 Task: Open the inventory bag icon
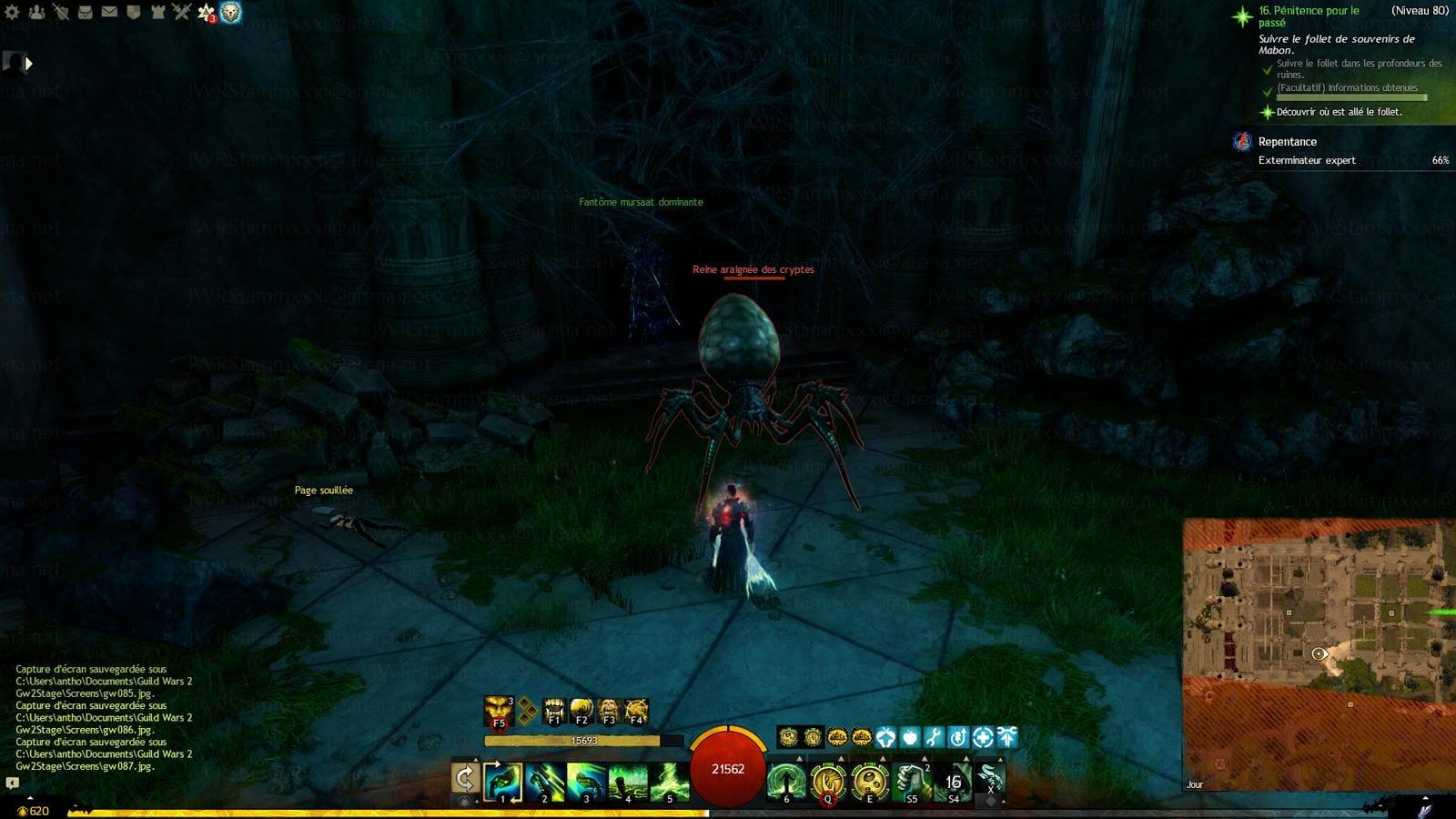pyautogui.click(x=86, y=12)
